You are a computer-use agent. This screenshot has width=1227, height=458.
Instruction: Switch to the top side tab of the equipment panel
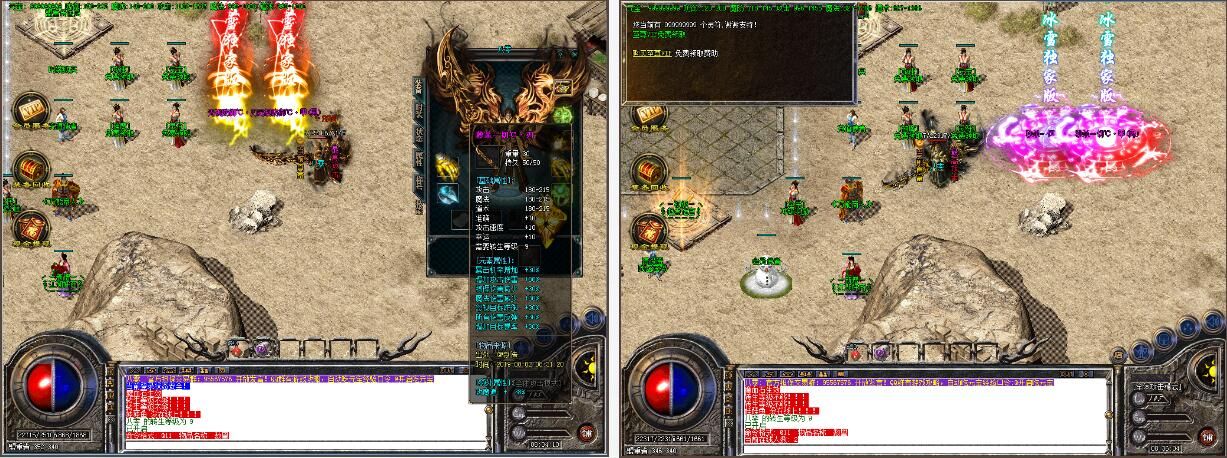pyautogui.click(x=419, y=86)
